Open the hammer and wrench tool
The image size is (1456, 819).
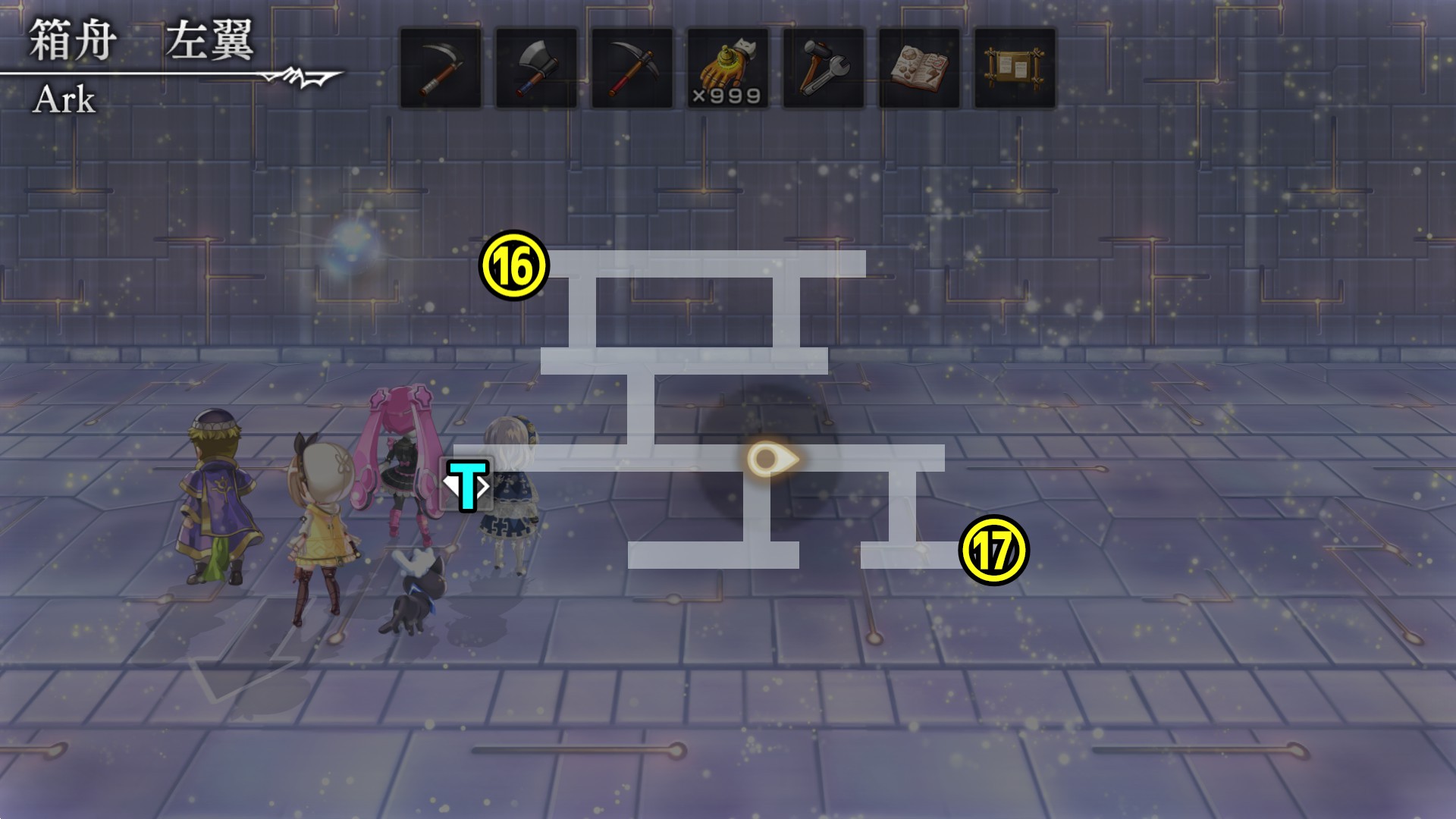point(823,68)
